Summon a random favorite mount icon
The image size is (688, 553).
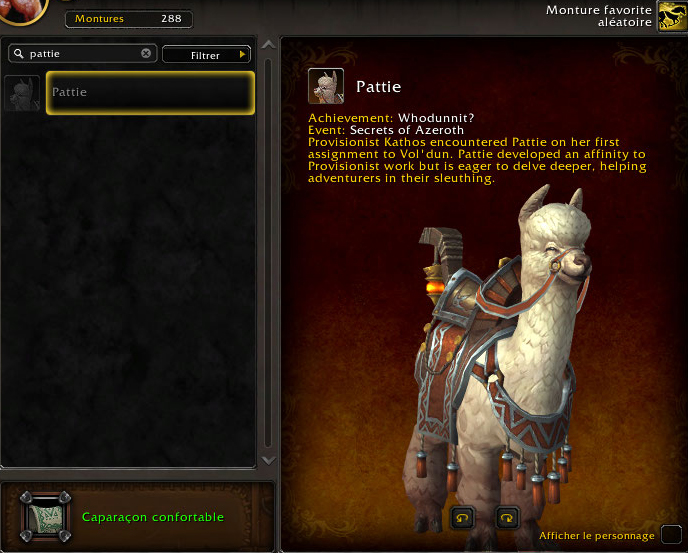point(671,17)
